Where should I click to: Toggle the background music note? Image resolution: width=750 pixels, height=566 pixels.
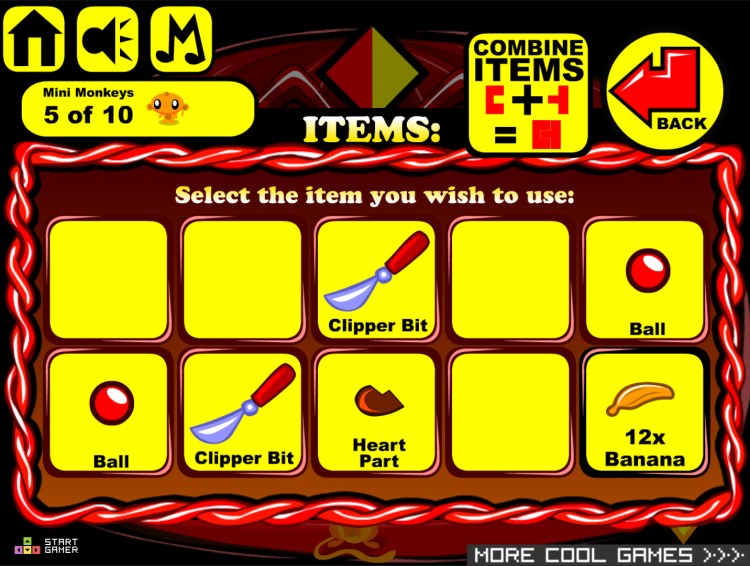(181, 40)
